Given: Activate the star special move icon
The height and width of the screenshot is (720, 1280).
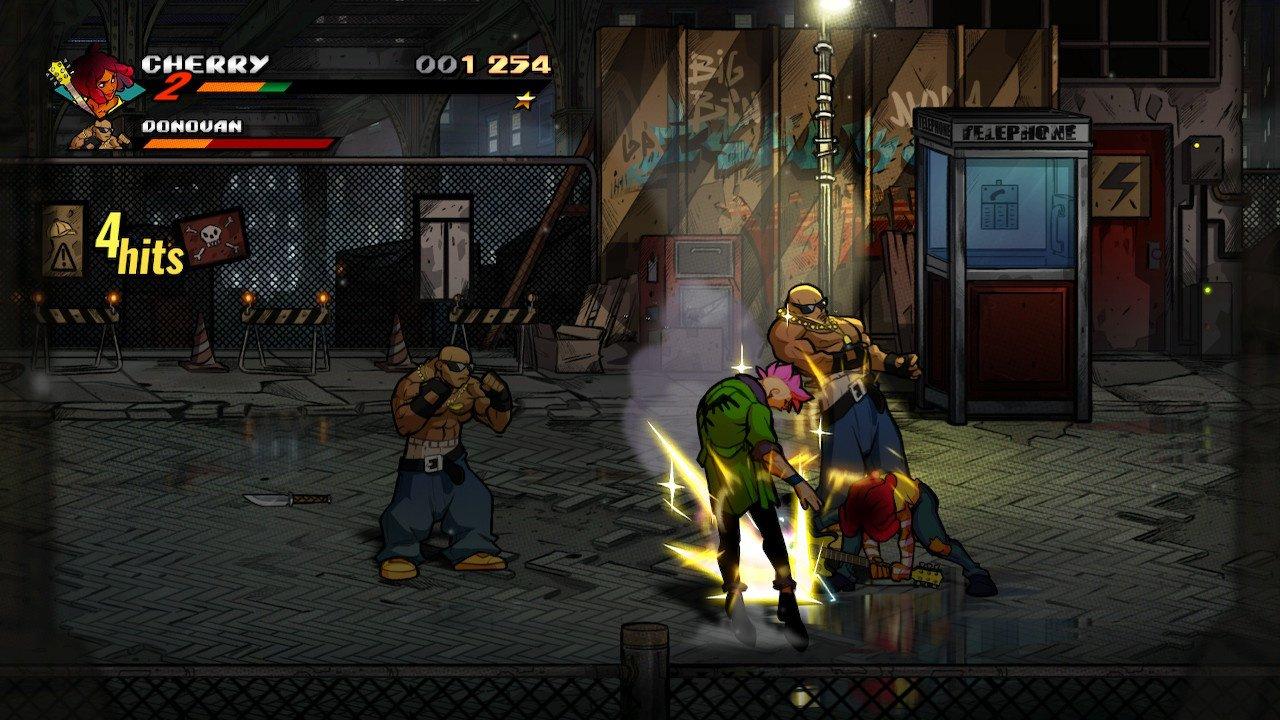Looking at the screenshot, I should [x=522, y=99].
